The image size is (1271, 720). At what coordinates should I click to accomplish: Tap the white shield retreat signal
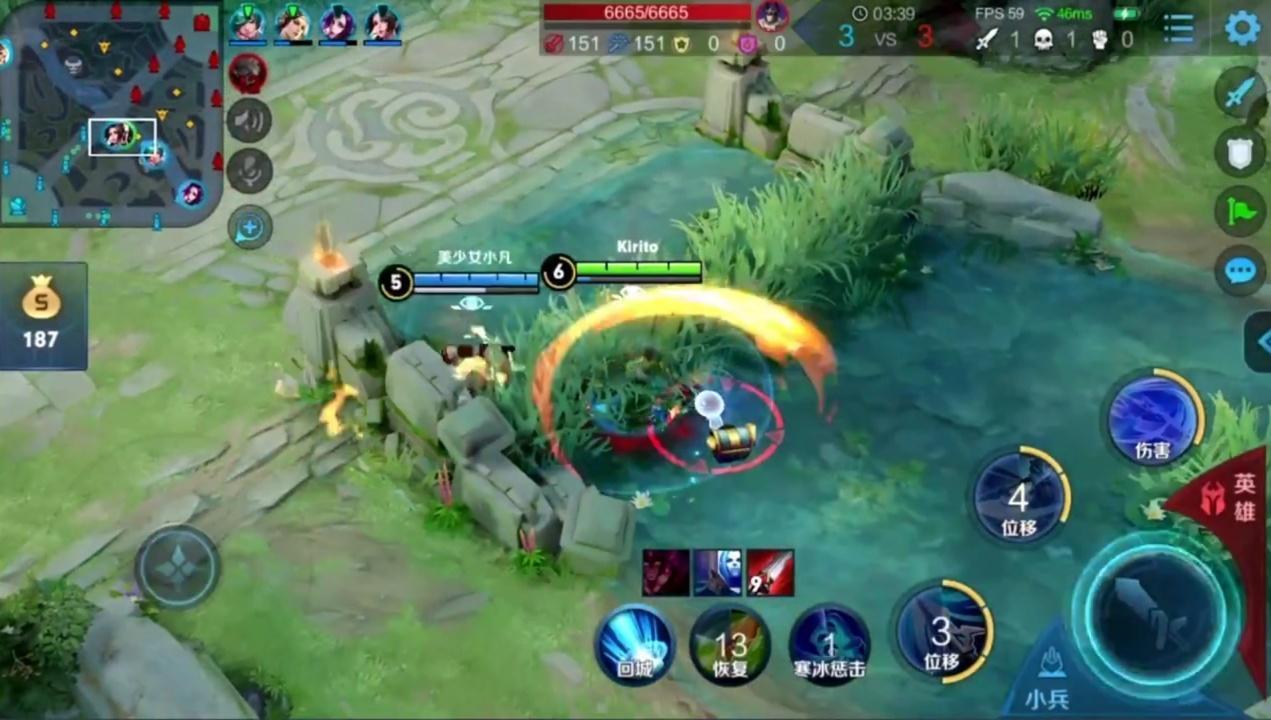tap(1240, 152)
